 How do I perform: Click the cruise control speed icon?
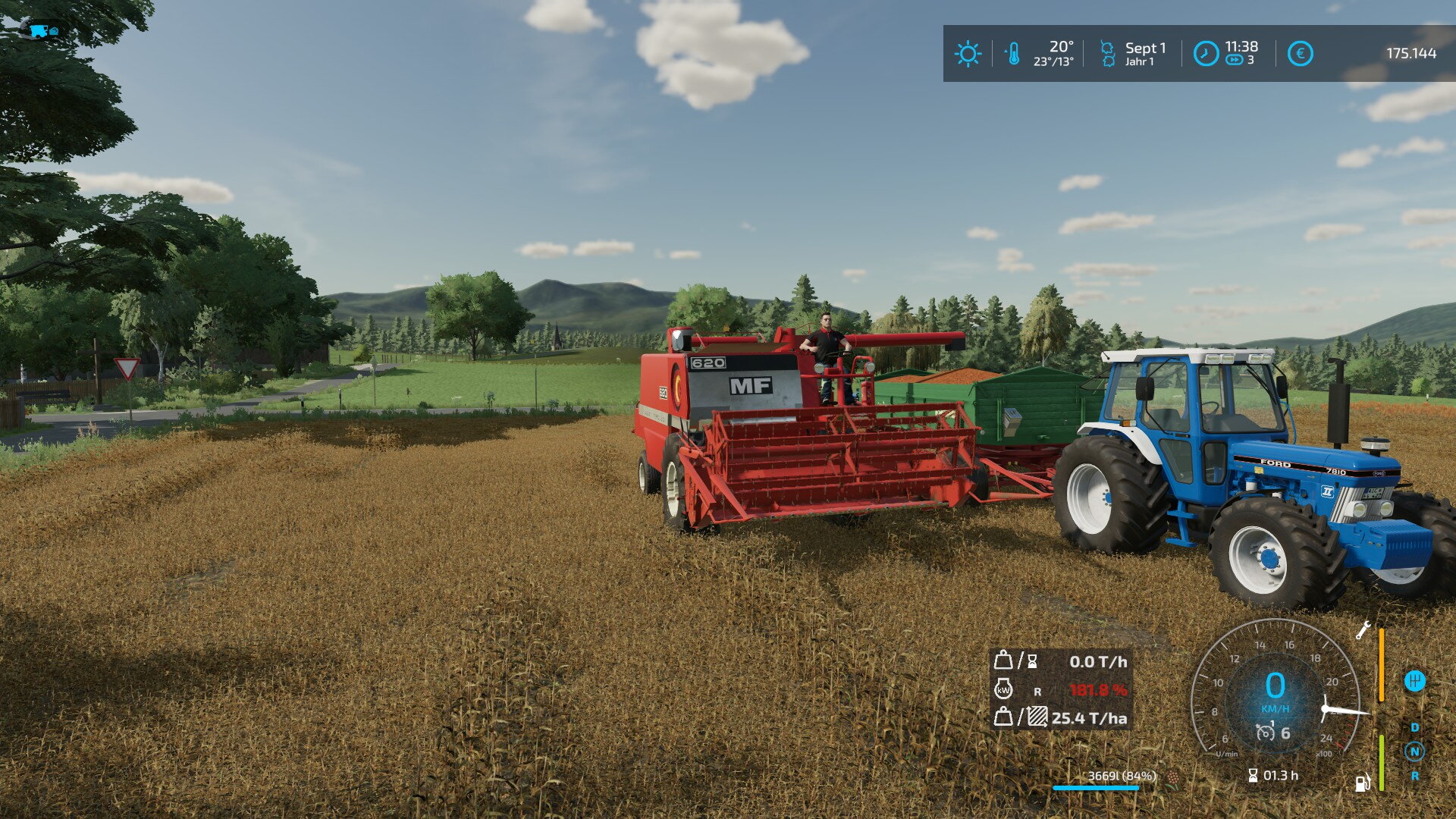point(1266,733)
